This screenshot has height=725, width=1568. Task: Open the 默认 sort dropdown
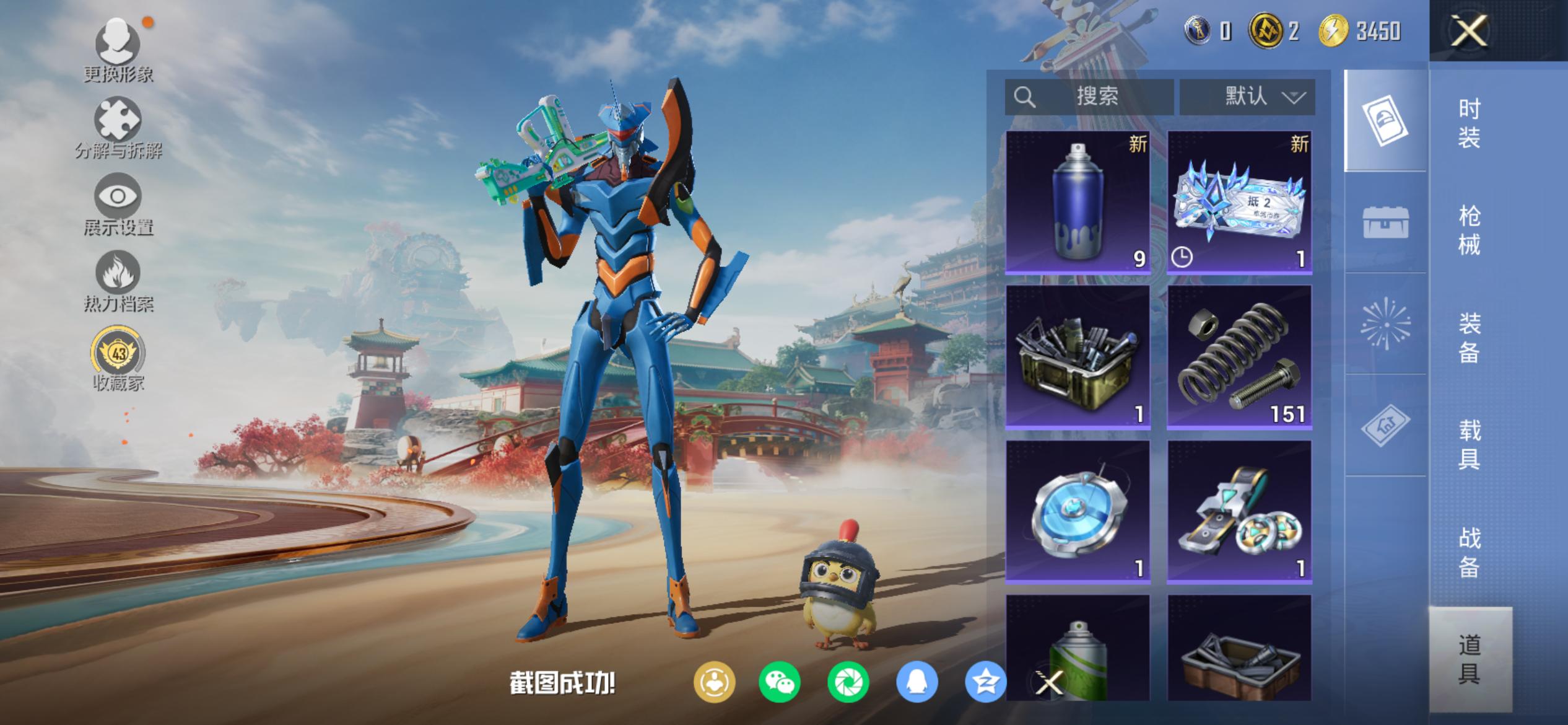tap(1247, 97)
